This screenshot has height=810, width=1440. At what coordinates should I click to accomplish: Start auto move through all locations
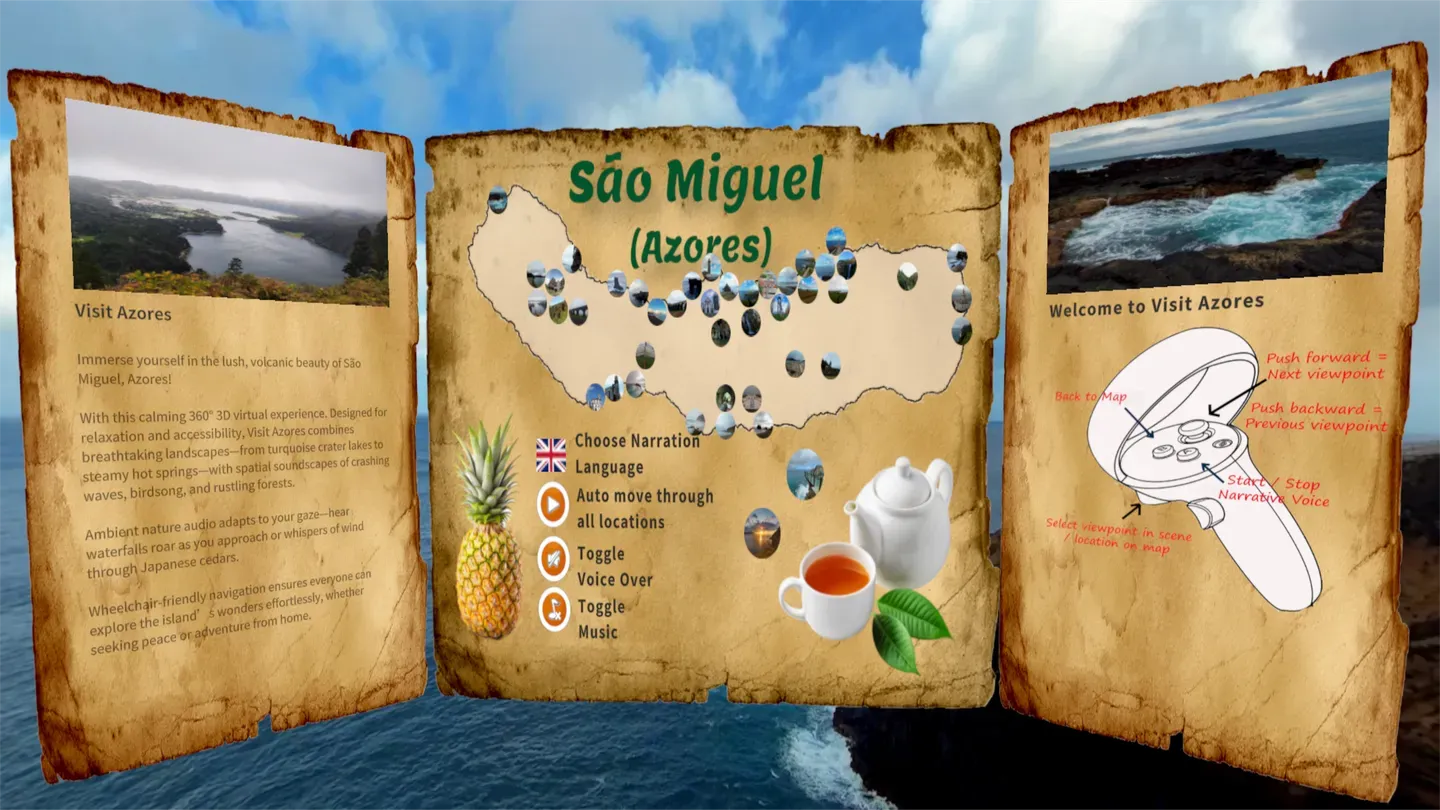click(550, 501)
